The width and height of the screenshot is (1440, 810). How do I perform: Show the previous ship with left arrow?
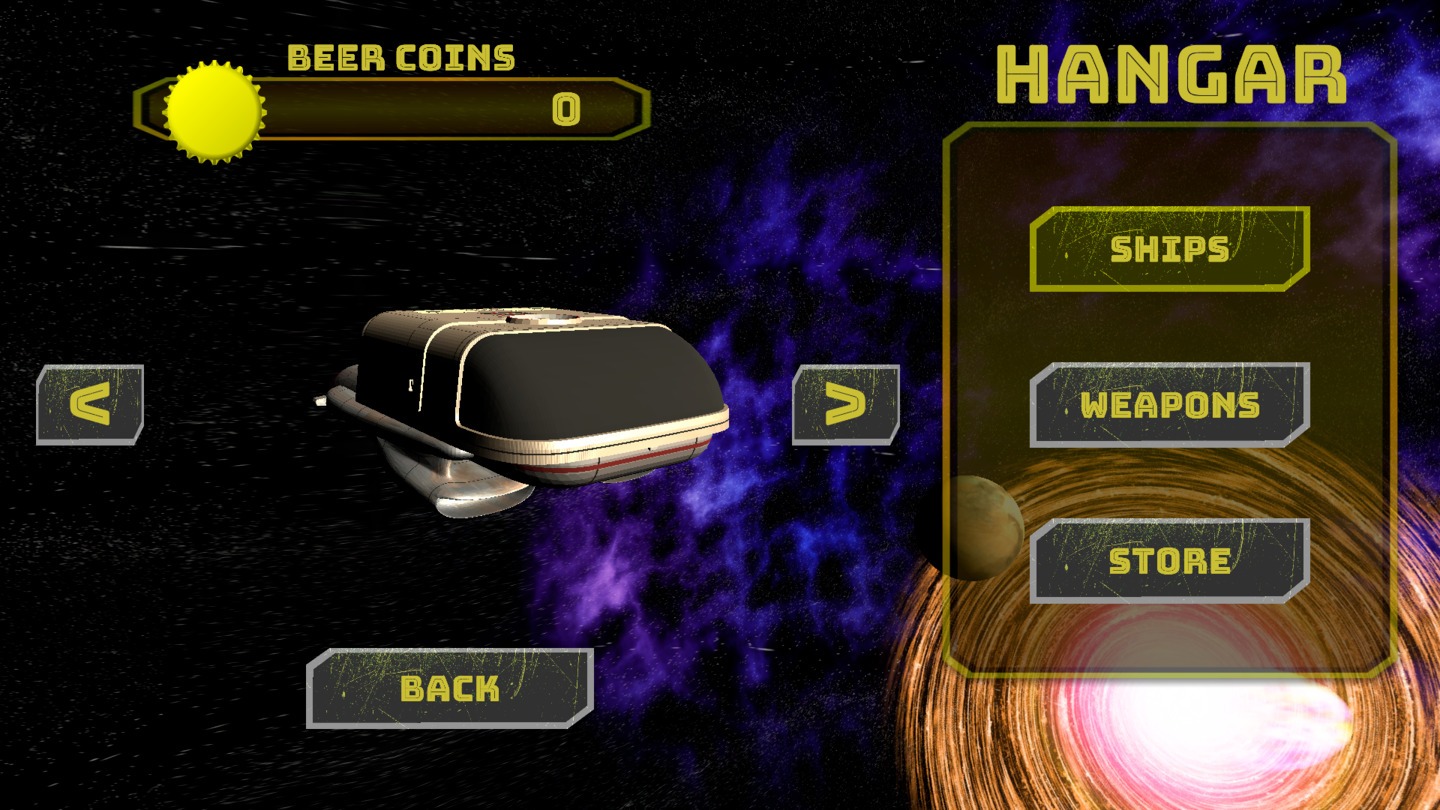pos(90,404)
